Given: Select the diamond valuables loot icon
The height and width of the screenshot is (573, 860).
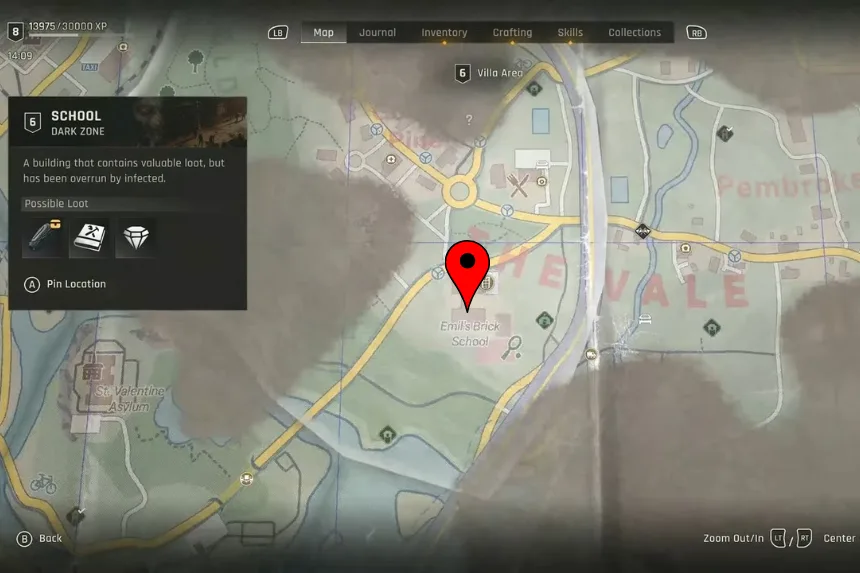Looking at the screenshot, I should click(136, 237).
